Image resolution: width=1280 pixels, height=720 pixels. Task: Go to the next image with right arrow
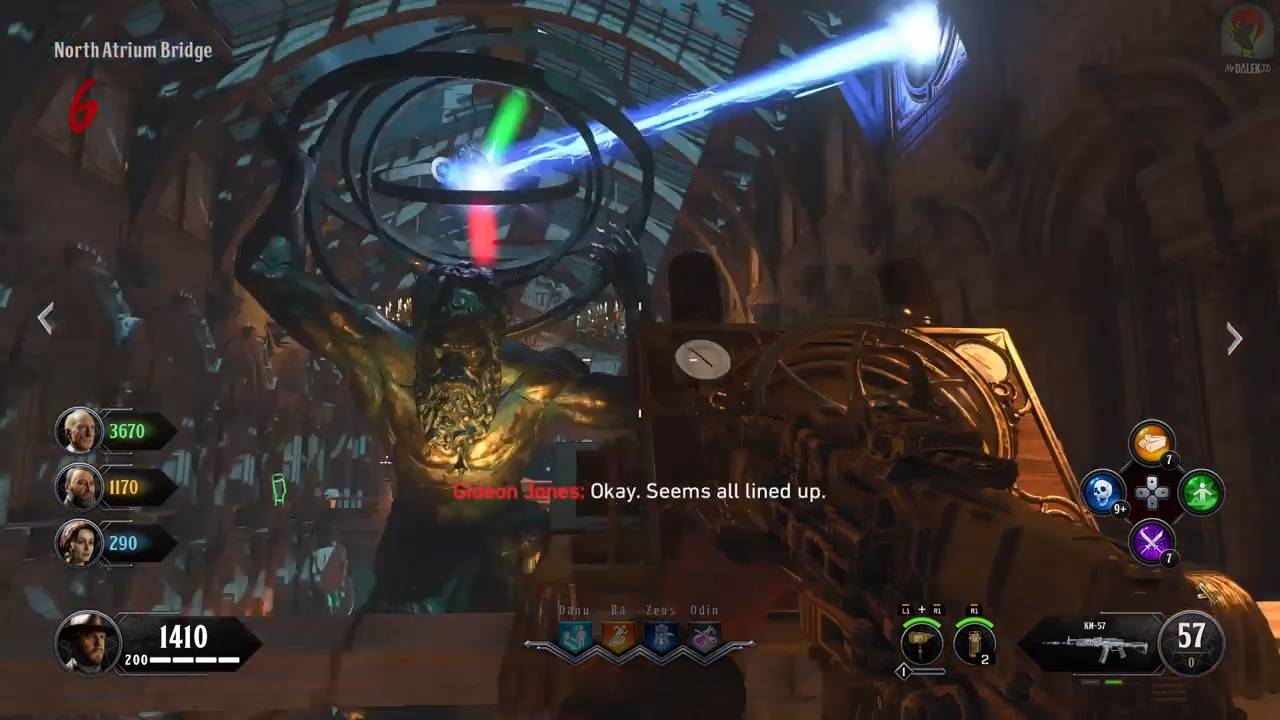tap(1235, 339)
